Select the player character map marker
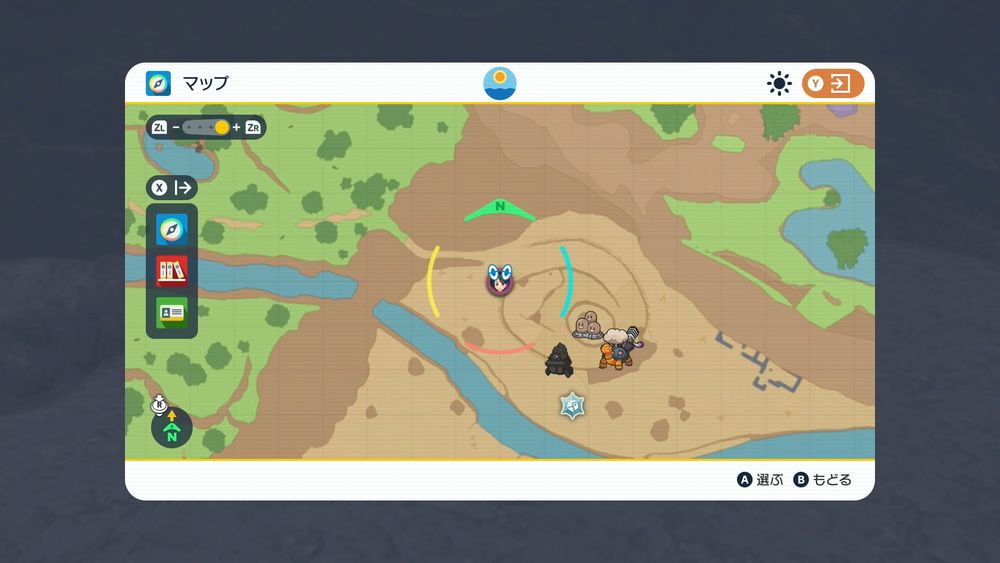Viewport: 1000px width, 563px height. [x=500, y=280]
